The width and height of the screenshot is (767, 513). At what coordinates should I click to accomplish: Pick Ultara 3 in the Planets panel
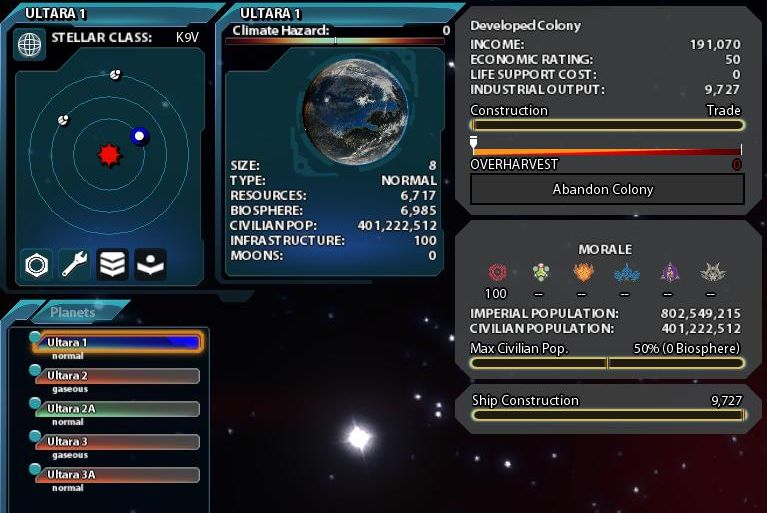coord(118,442)
